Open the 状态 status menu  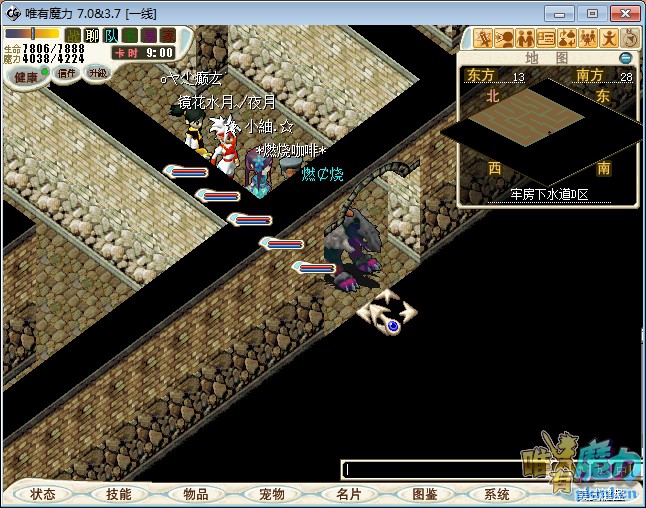click(x=43, y=494)
